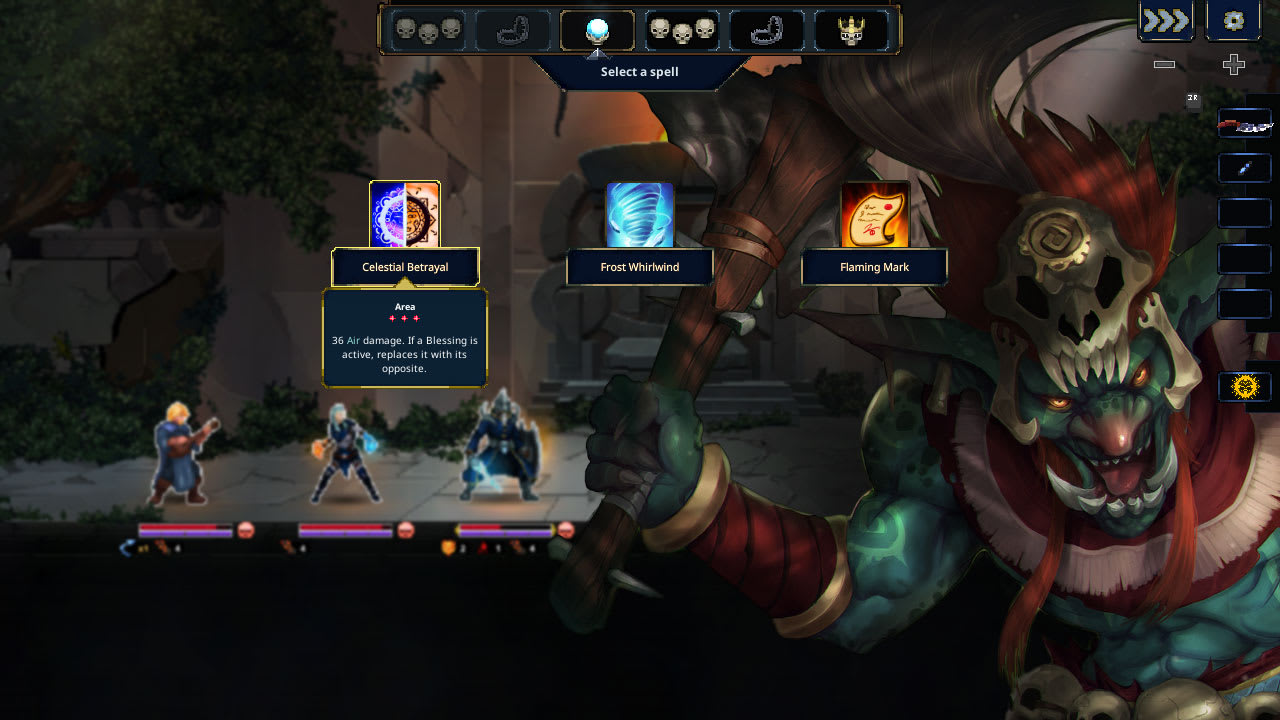Select the Flaming Mark scroll spell
Screen dimensions: 1280x720
[x=875, y=213]
